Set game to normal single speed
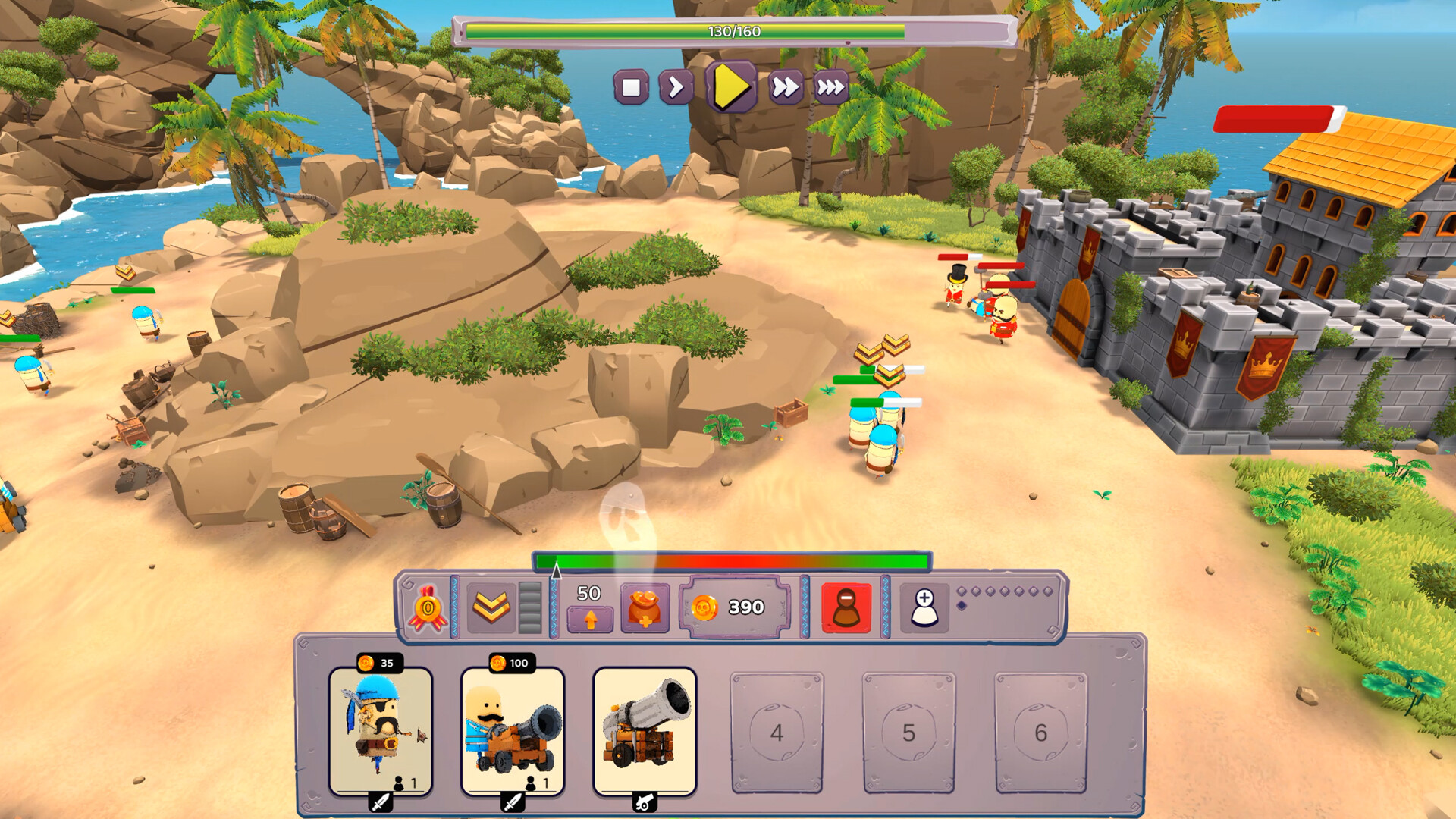 point(676,89)
